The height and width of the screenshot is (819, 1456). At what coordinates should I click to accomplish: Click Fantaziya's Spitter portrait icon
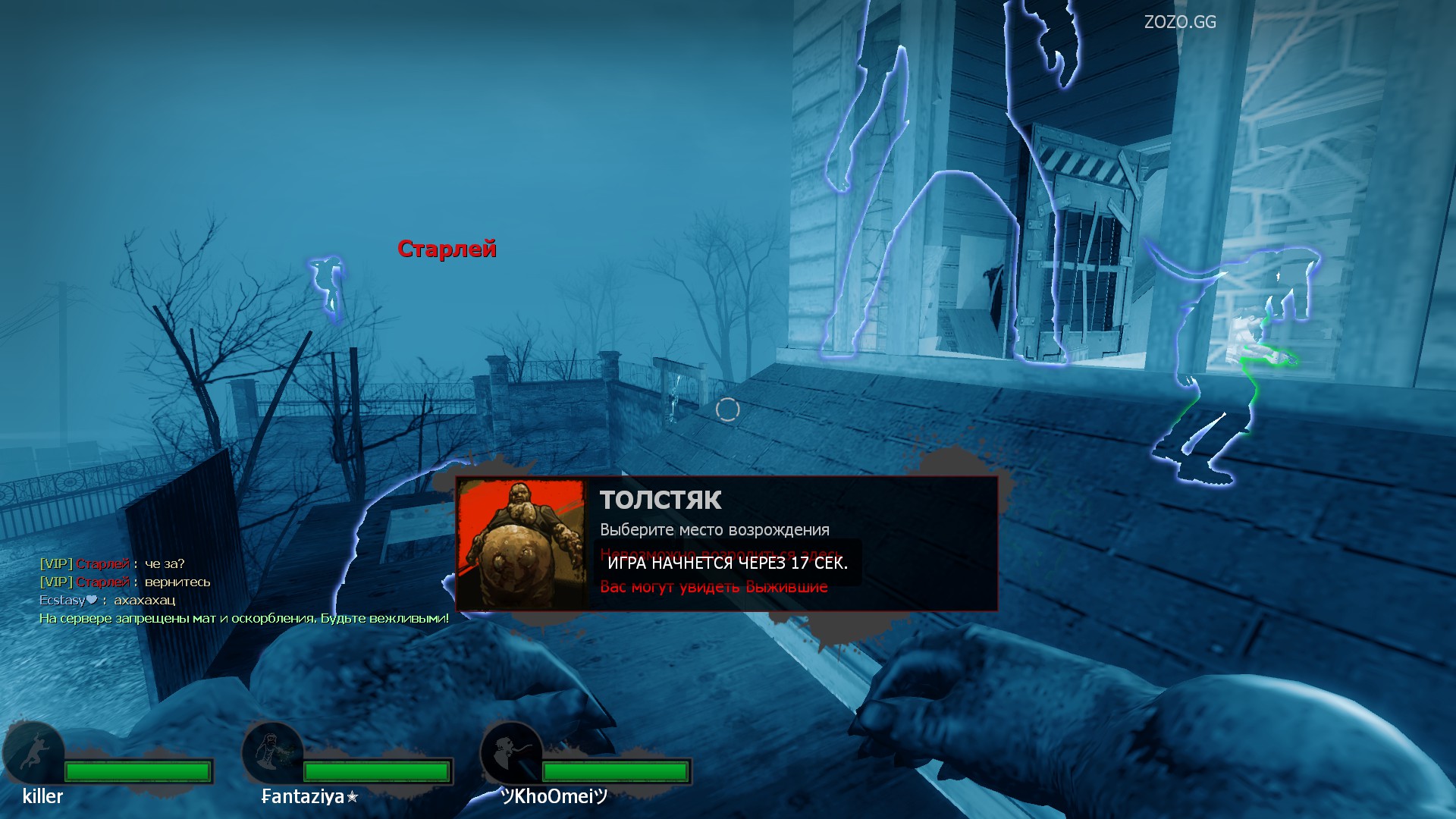(272, 753)
